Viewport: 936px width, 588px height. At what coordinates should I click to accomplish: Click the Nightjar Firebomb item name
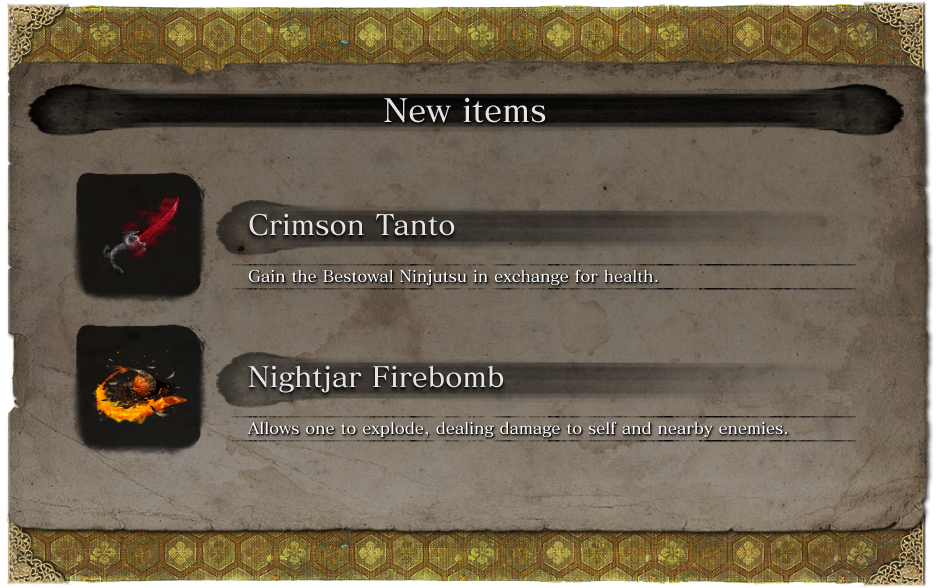(375, 378)
